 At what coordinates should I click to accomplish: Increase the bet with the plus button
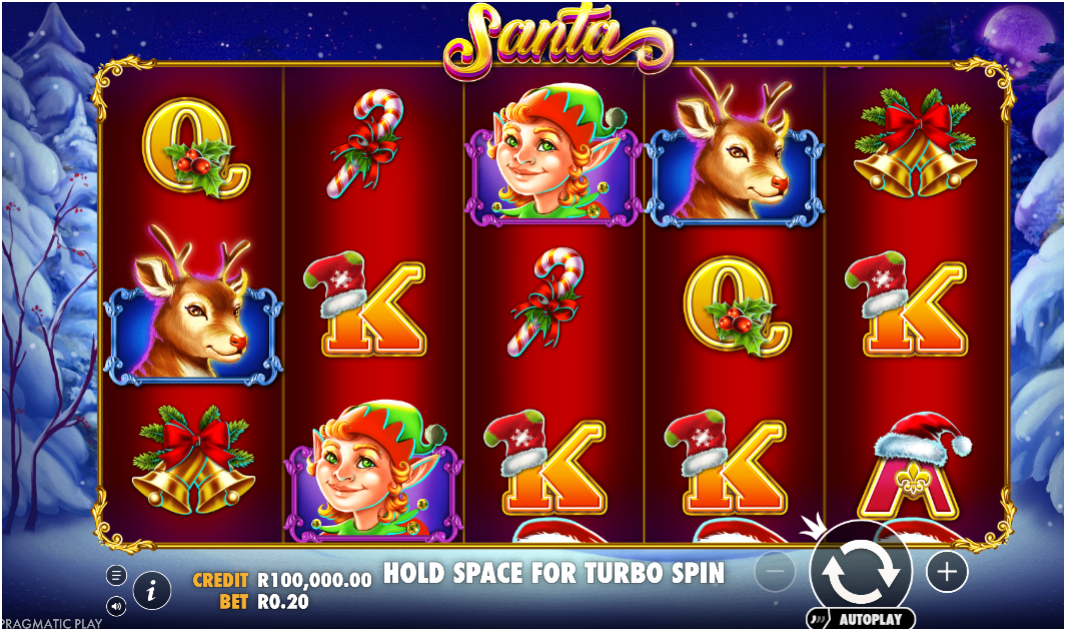pyautogui.click(x=946, y=572)
